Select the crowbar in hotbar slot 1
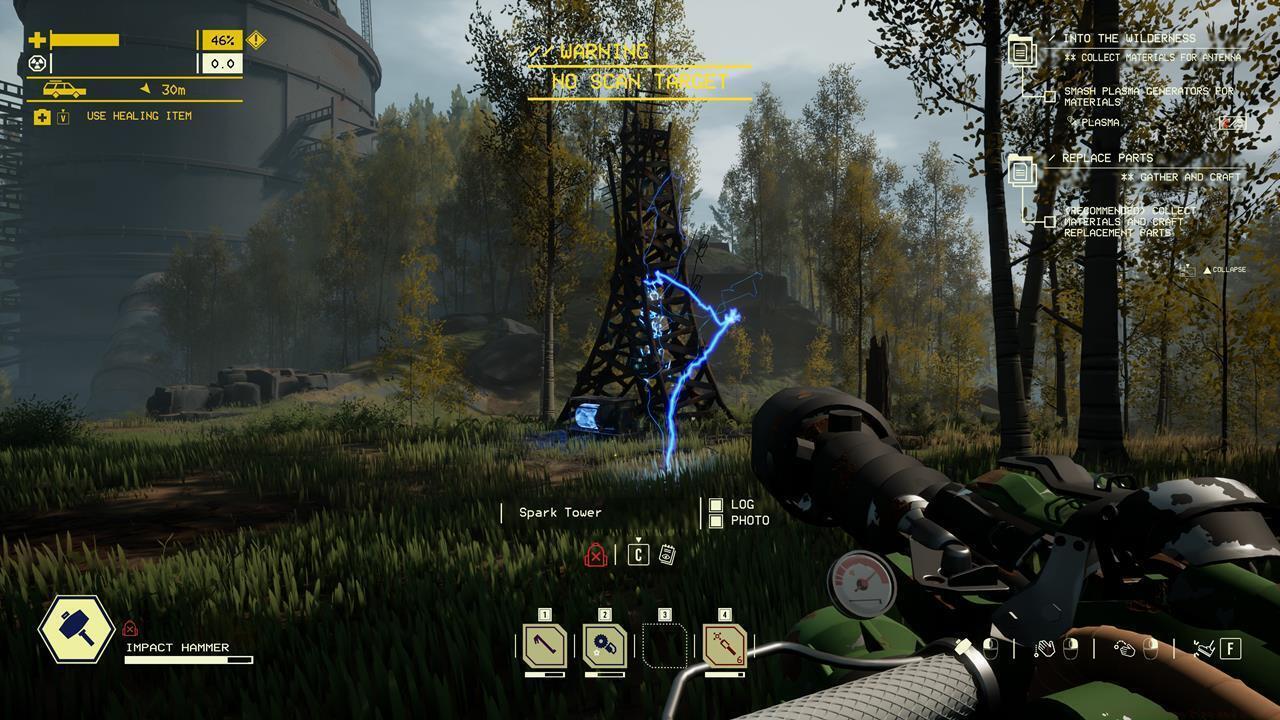This screenshot has height=720, width=1280. tap(545, 646)
